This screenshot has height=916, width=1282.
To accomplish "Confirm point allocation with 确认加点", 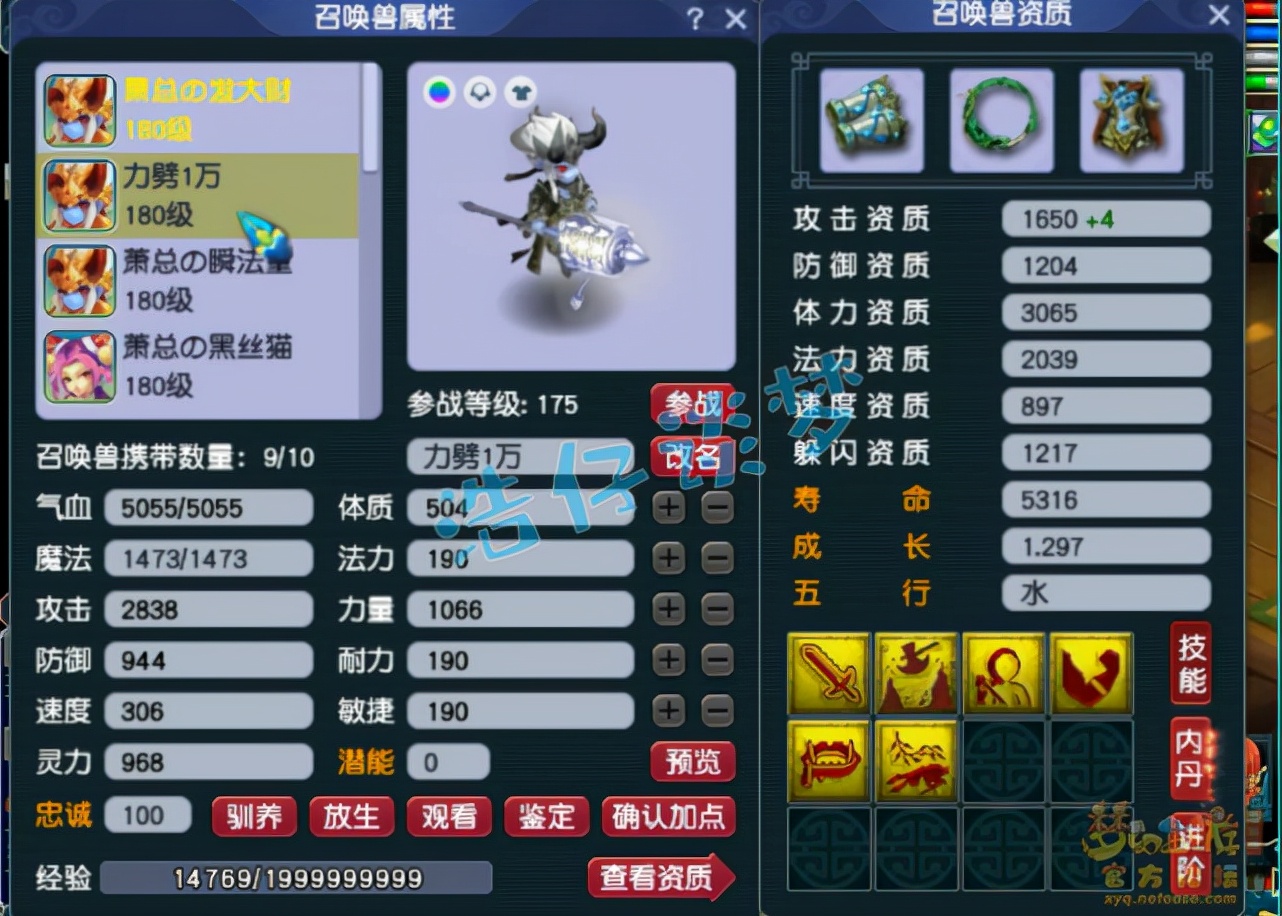I will (668, 817).
